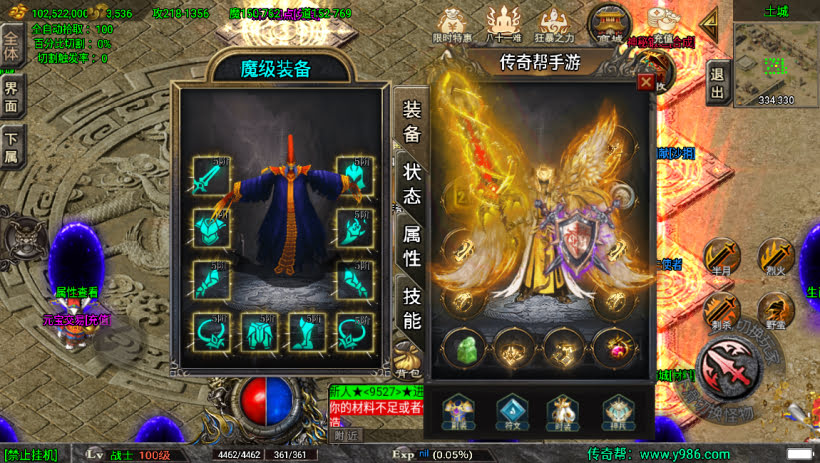Choose the 下属 subordinates side tab
The height and width of the screenshot is (463, 820).
tap(12, 147)
